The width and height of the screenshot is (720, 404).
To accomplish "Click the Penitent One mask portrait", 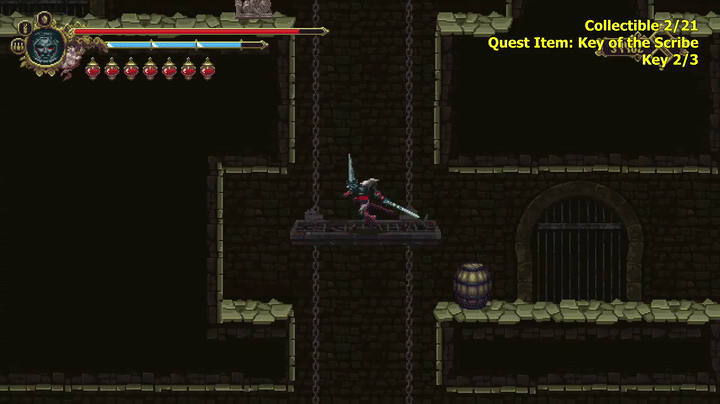I will pos(45,45).
